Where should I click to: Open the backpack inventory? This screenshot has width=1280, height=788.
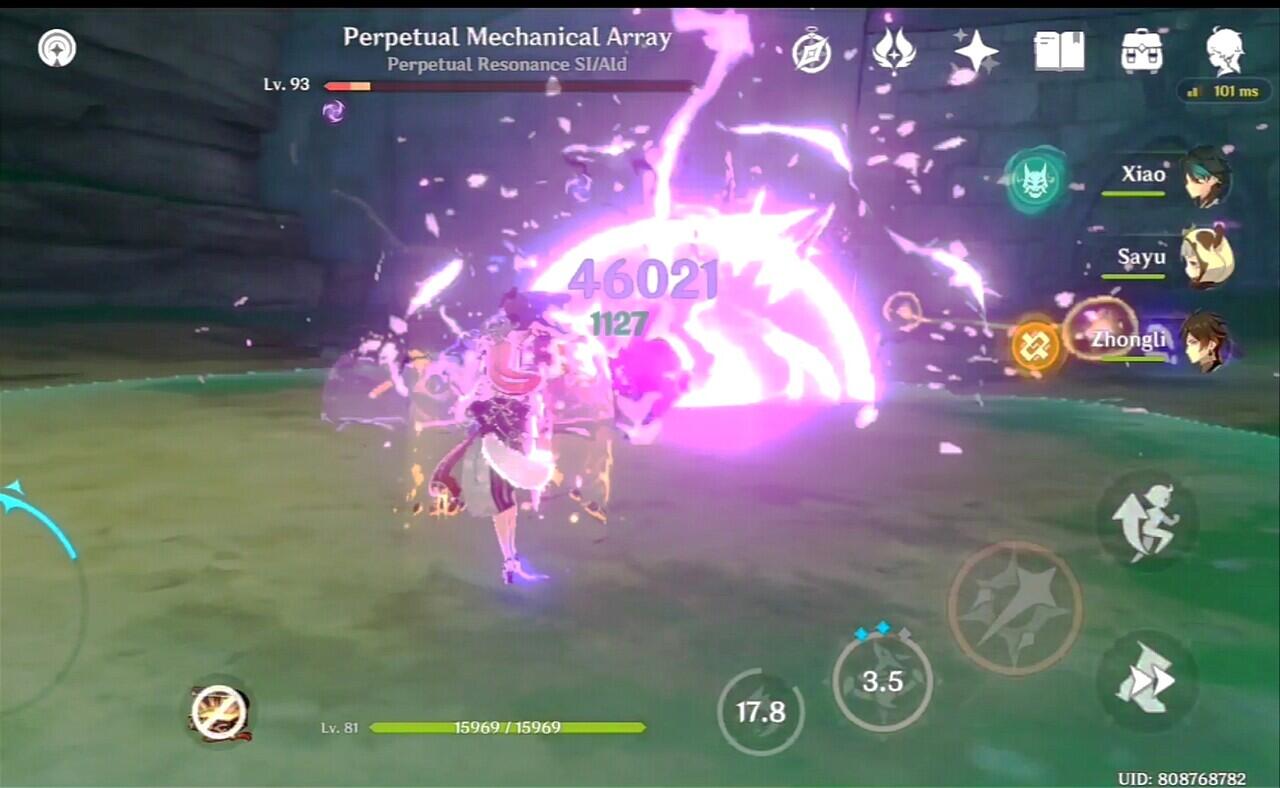pos(1141,50)
